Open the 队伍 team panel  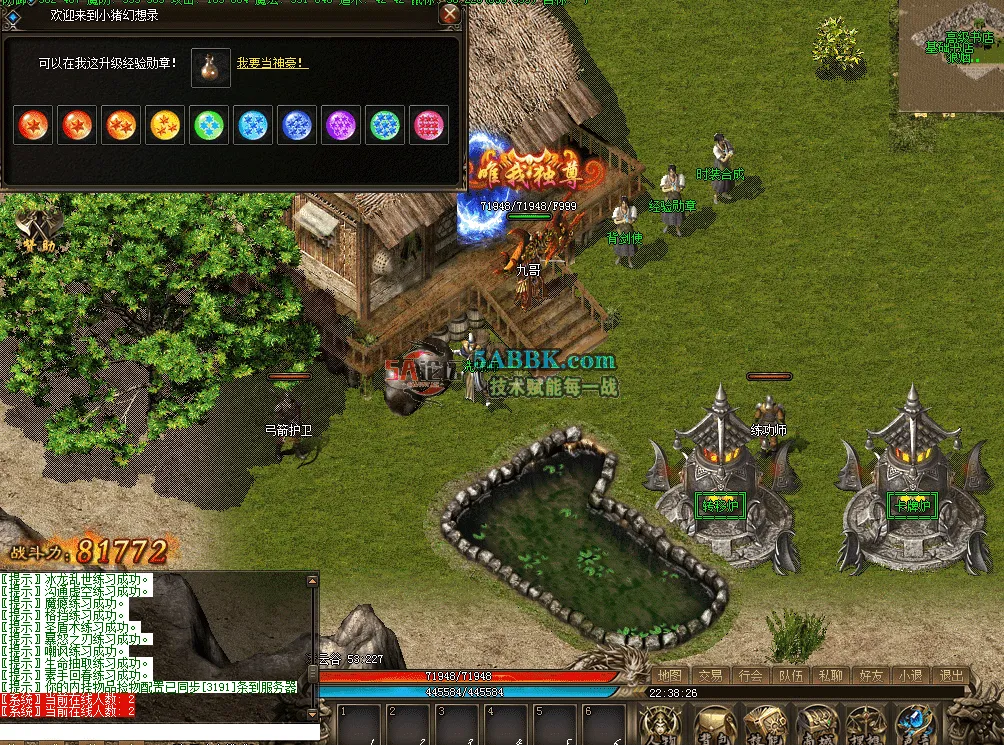coord(790,675)
